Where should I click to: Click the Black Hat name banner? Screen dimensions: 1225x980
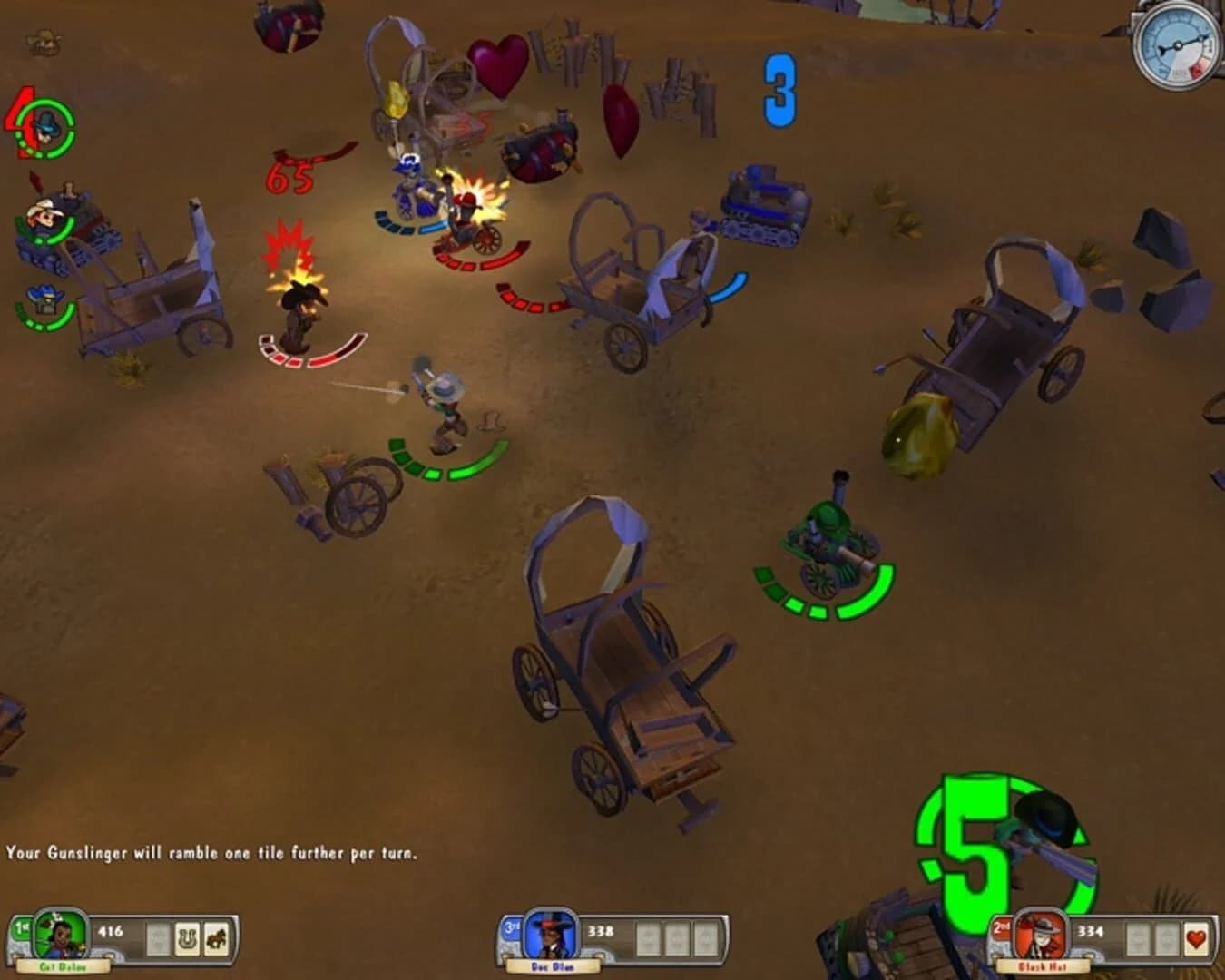pos(1042,965)
